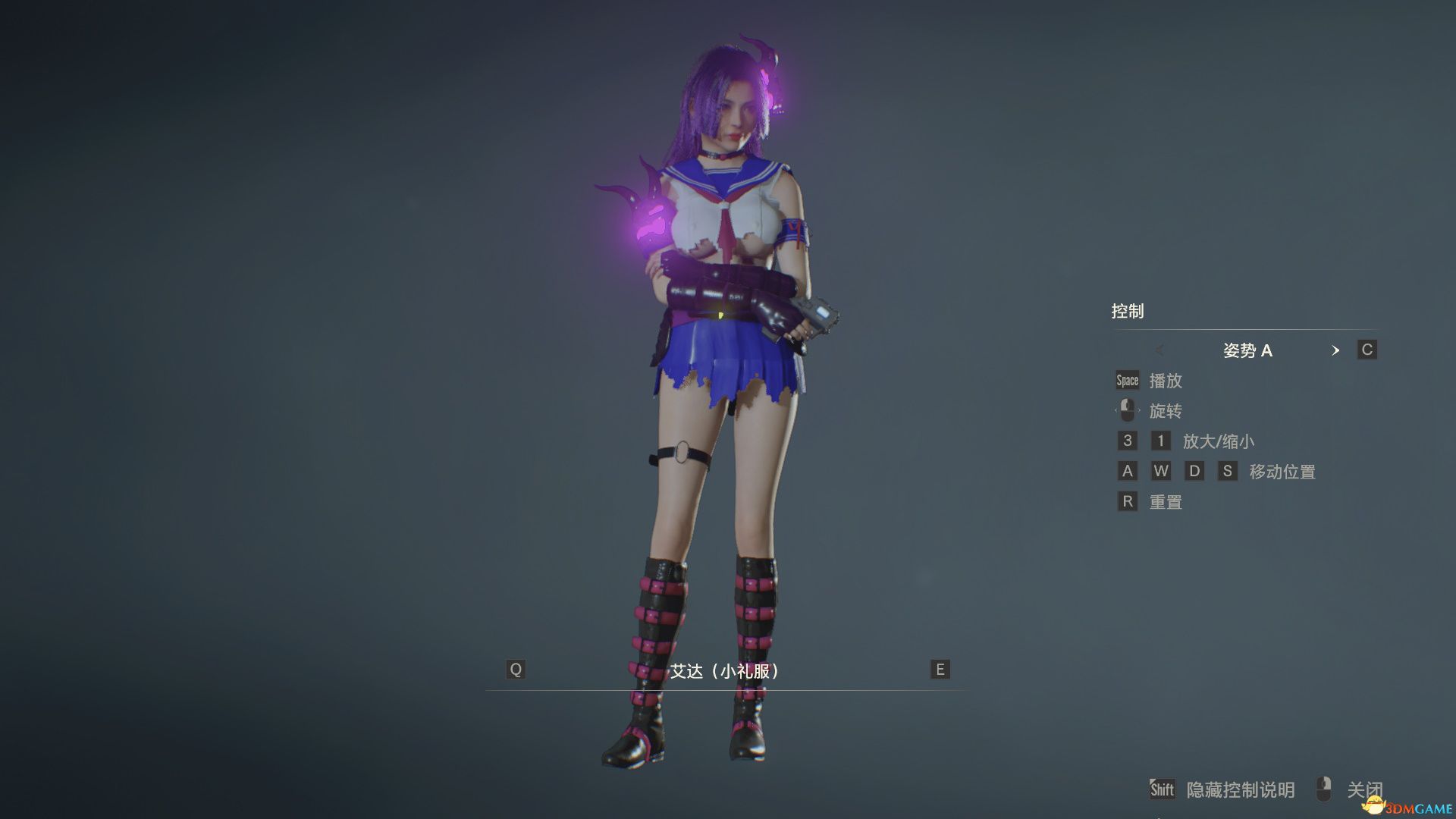Image resolution: width=1456 pixels, height=819 pixels.
Task: Click the "D" key icon for moving position
Action: [x=1195, y=471]
